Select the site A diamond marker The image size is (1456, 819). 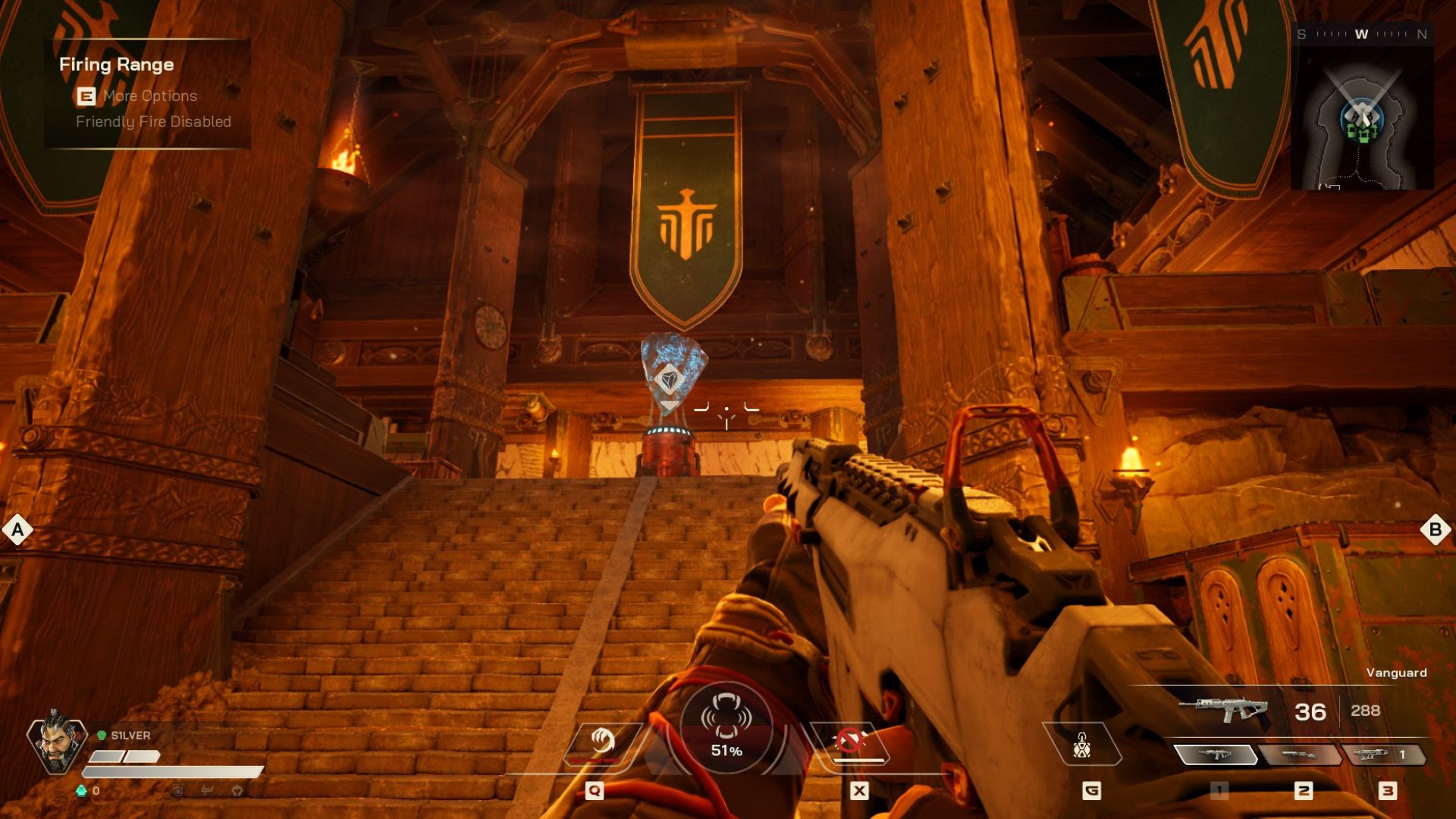(x=17, y=530)
